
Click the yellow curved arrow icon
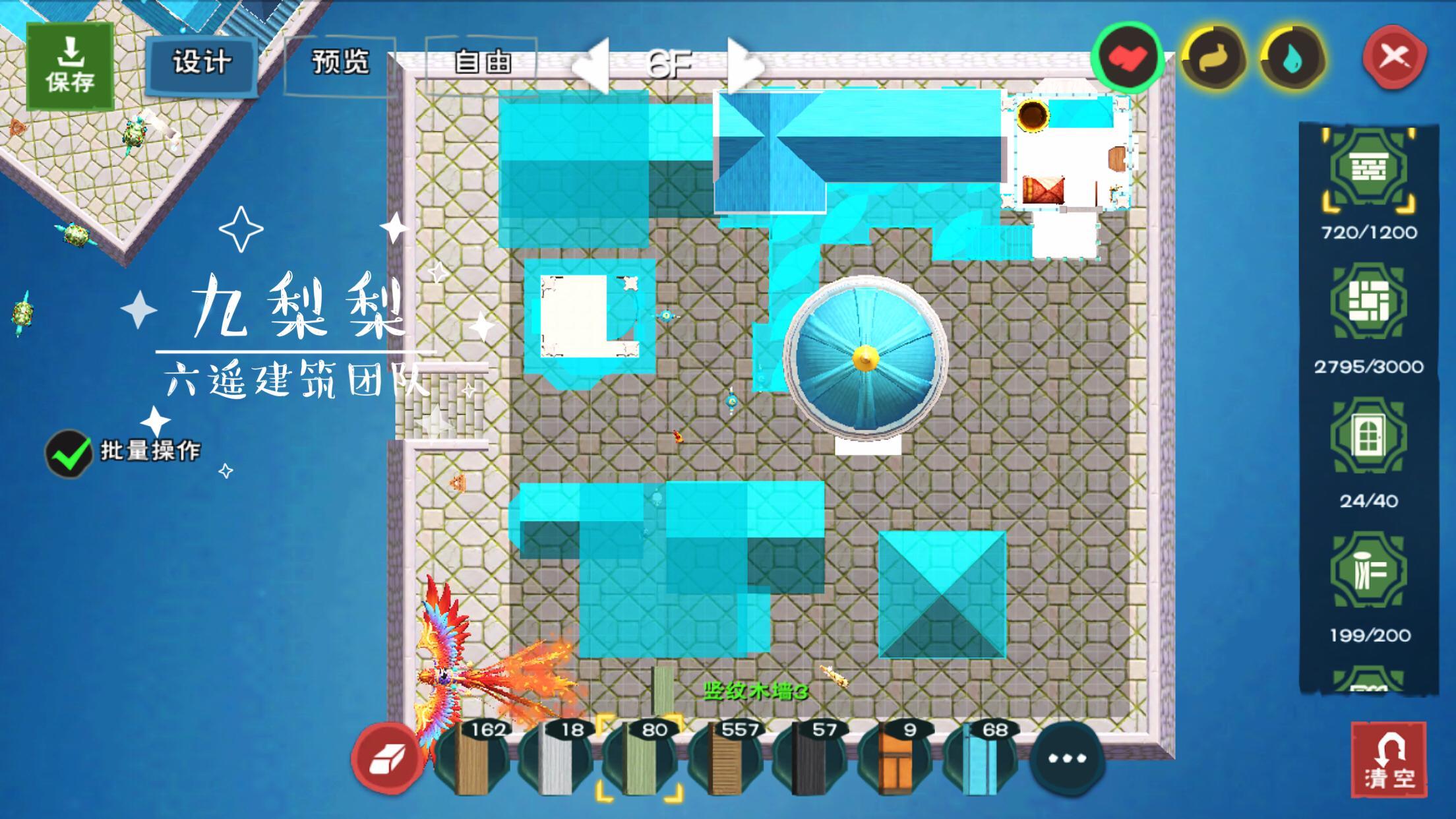(x=1214, y=59)
